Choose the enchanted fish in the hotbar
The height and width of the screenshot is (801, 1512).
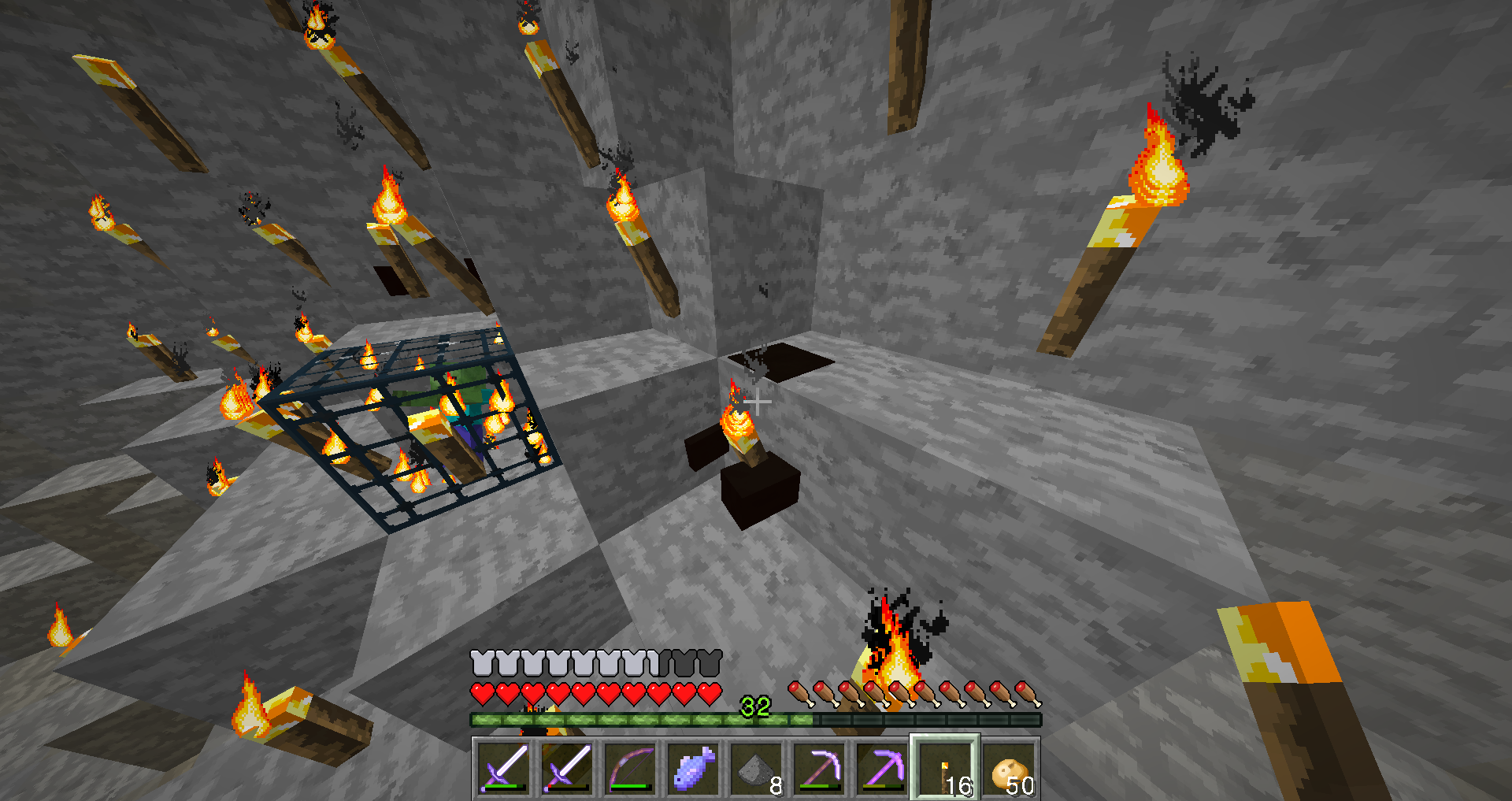click(693, 767)
